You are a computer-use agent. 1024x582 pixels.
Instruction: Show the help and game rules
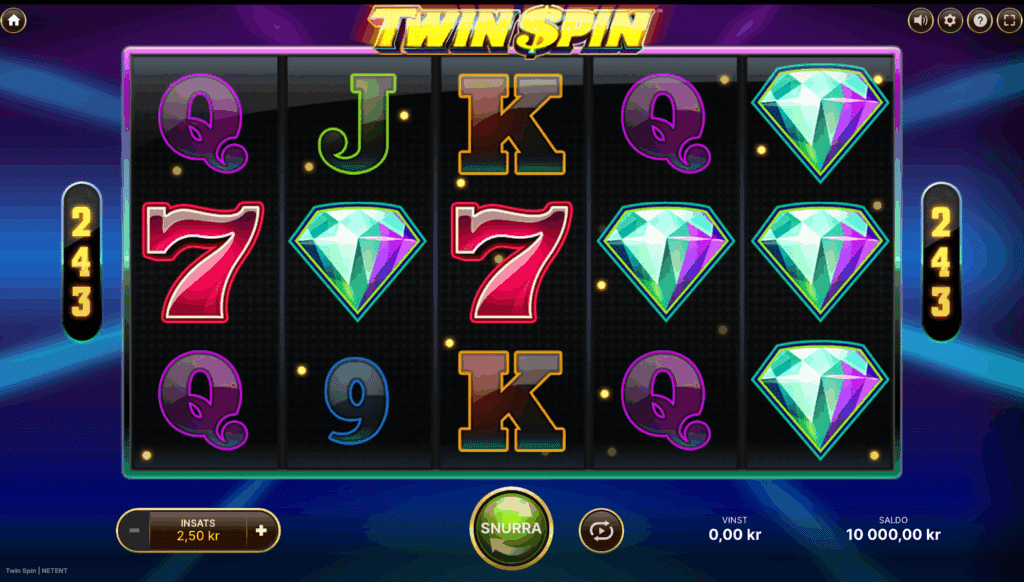980,20
